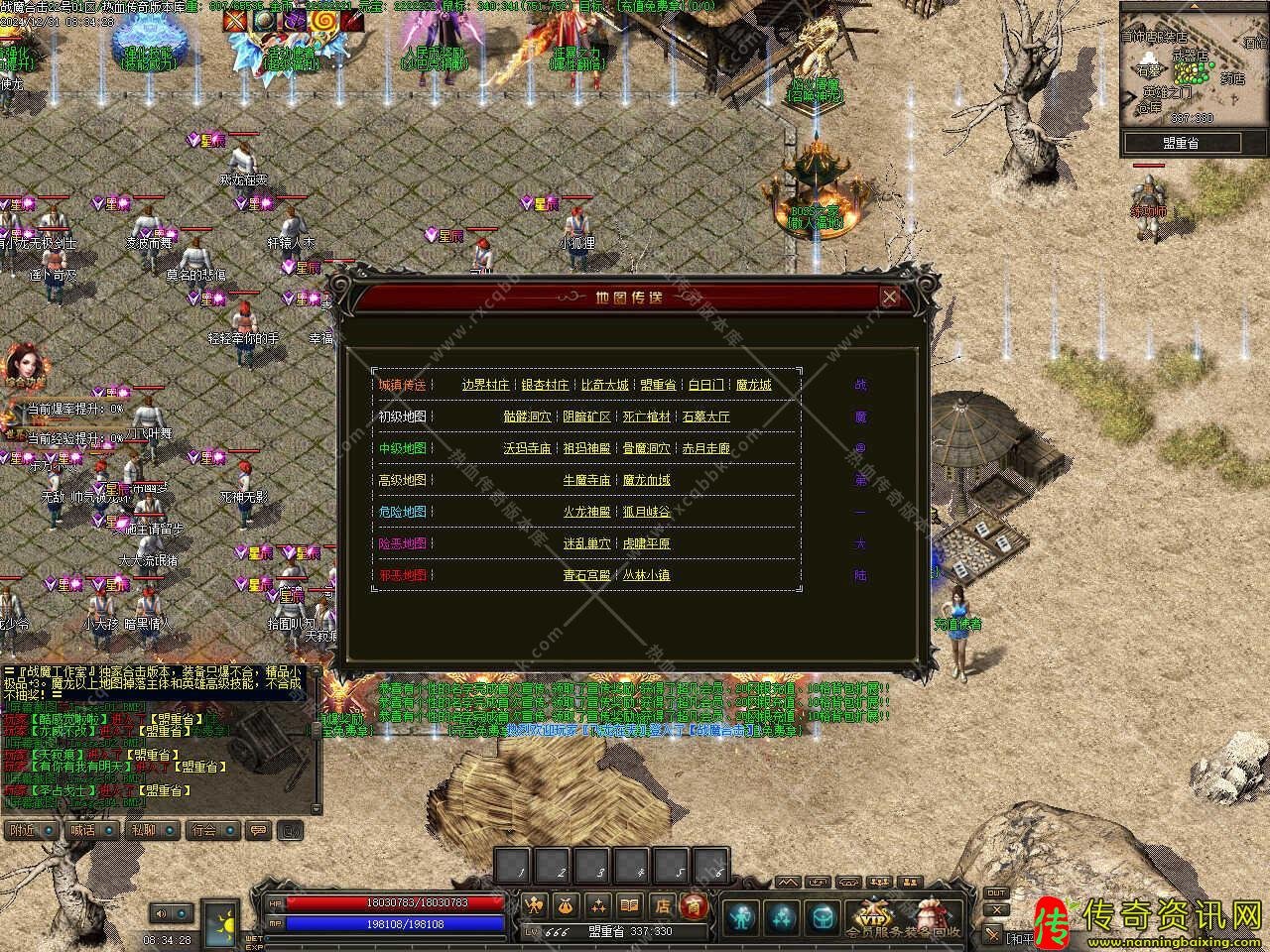Switch chat to the 附近 nearby channel

tap(23, 830)
